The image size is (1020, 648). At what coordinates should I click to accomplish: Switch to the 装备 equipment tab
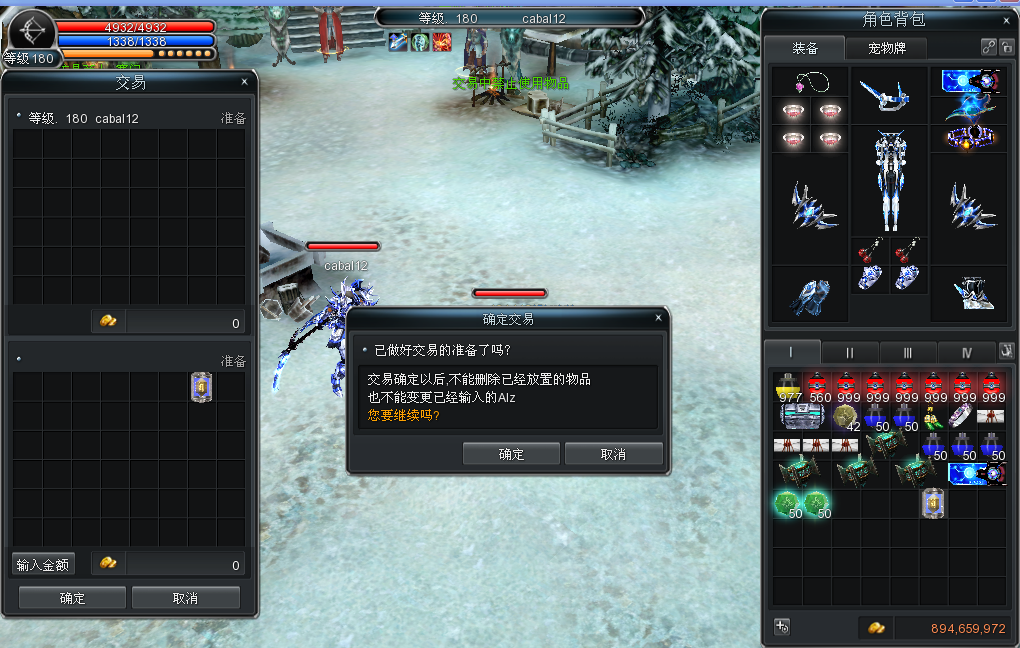click(x=805, y=48)
